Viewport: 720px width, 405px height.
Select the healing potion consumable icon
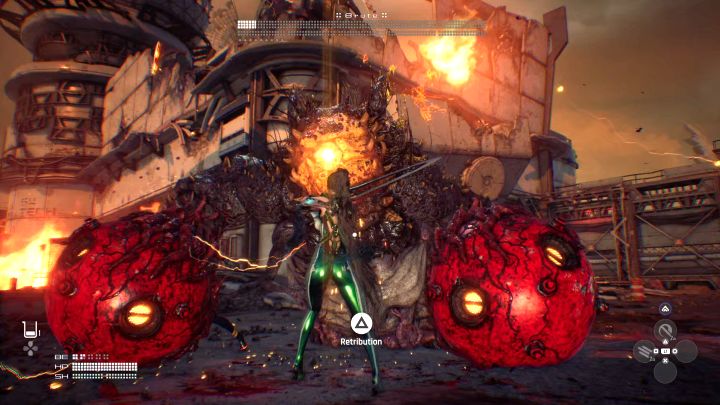coord(31,328)
